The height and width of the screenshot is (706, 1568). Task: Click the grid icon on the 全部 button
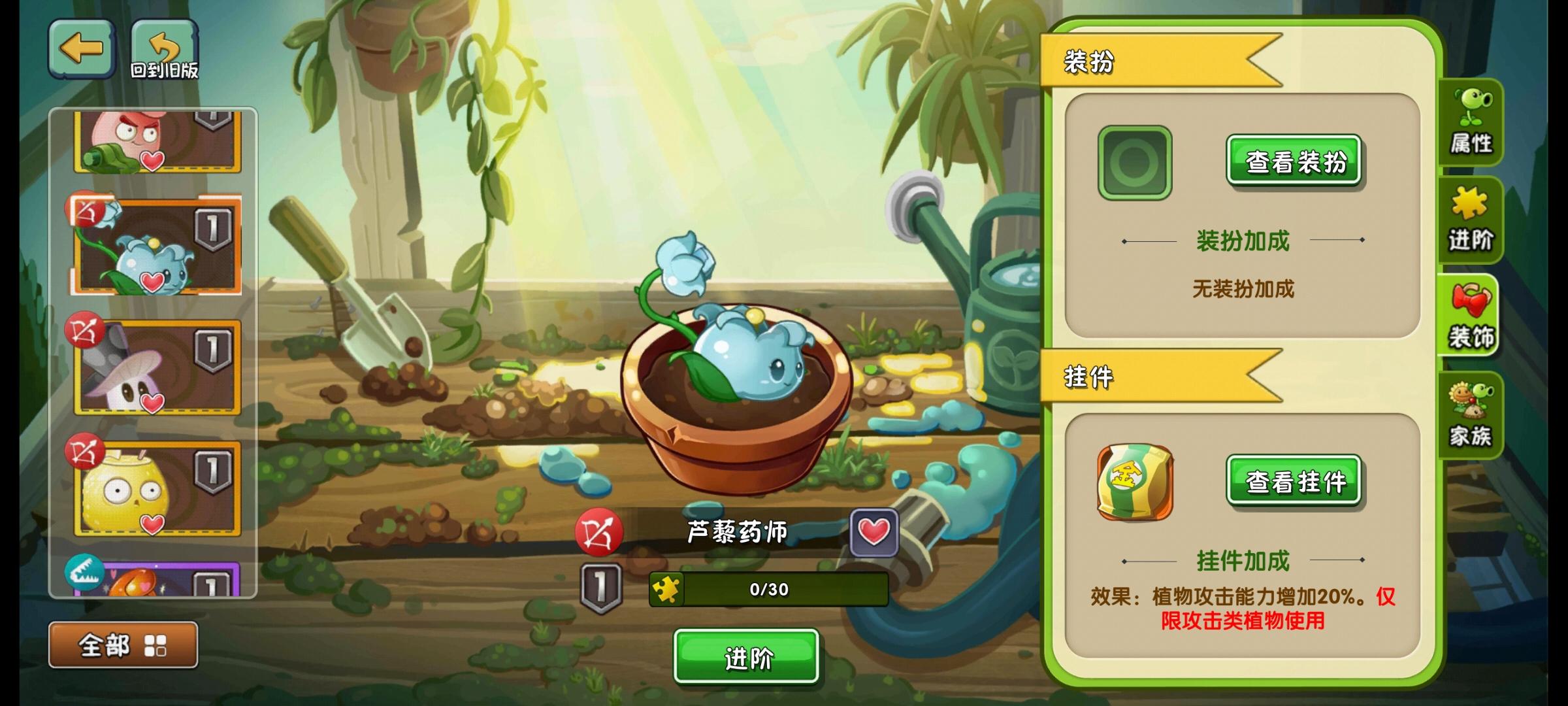(156, 644)
